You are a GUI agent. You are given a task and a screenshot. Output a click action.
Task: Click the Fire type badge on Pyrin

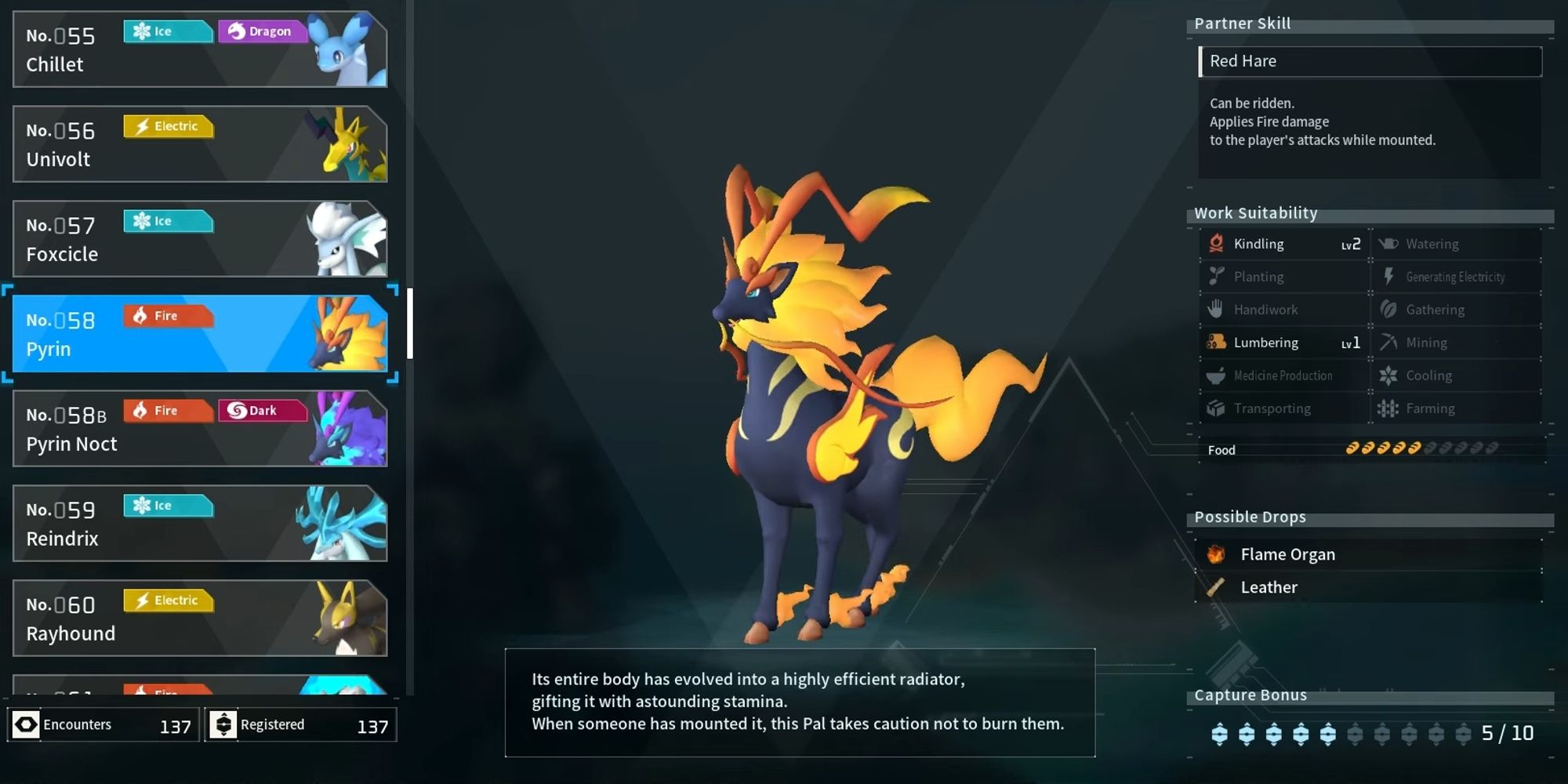167,316
